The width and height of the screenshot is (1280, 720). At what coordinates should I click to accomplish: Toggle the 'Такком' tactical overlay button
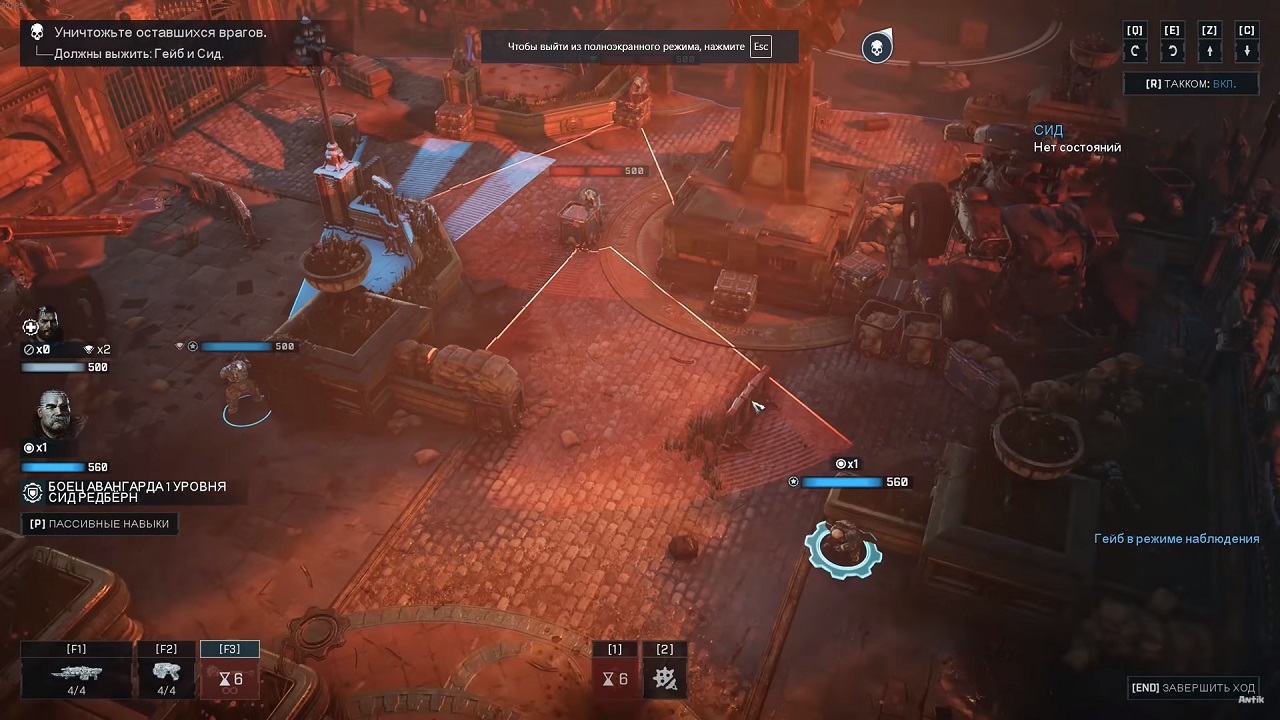(x=1190, y=84)
